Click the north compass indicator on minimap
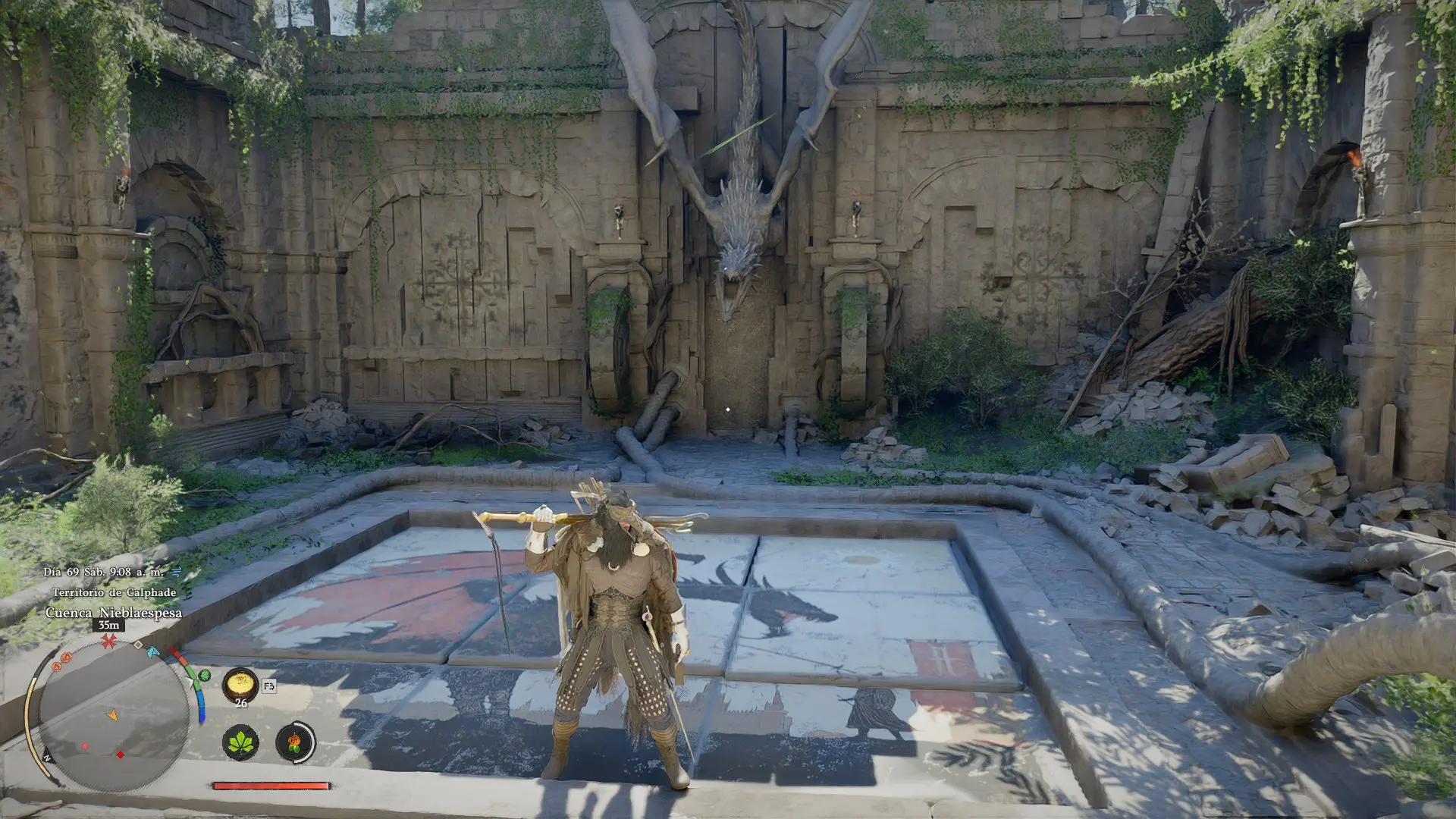 coord(47,758)
